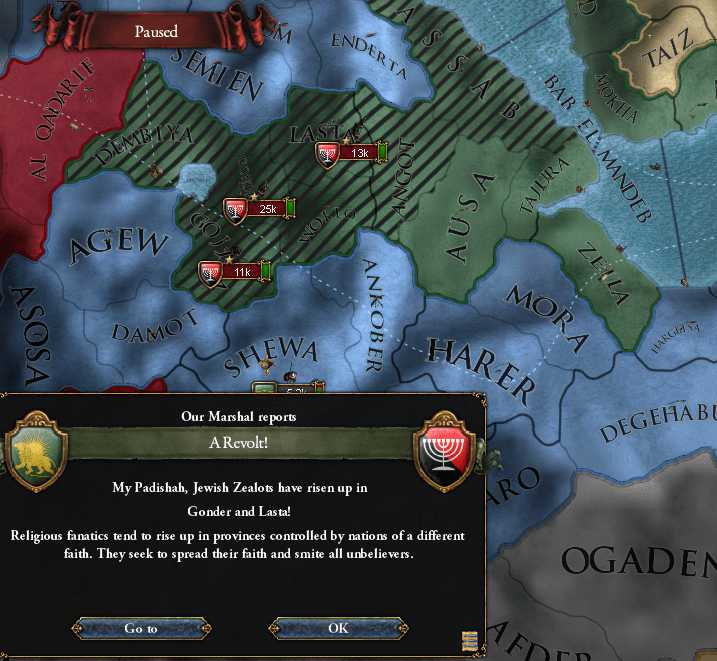Select the 11k rebel army unit
This screenshot has height=661, width=717.
coord(234,271)
